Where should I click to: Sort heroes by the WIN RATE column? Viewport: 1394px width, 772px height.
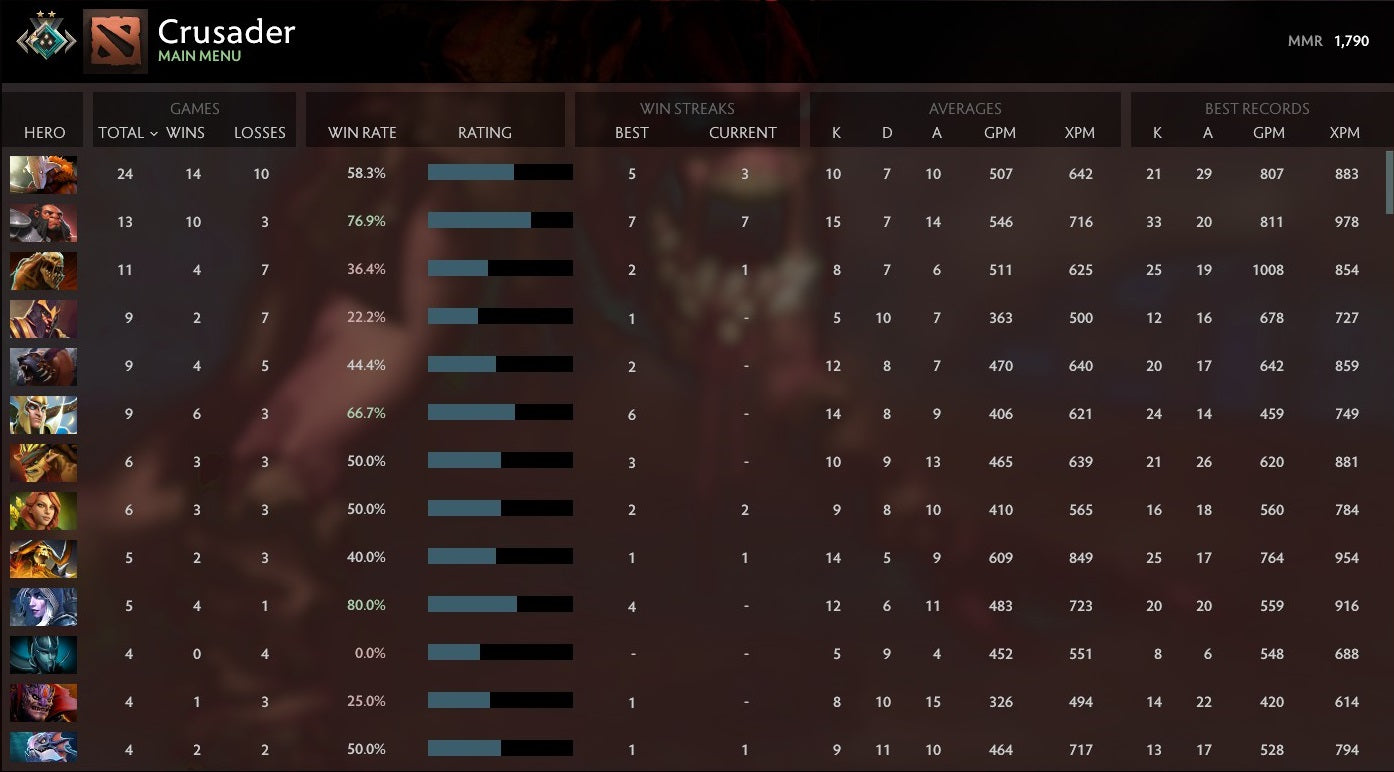(360, 132)
